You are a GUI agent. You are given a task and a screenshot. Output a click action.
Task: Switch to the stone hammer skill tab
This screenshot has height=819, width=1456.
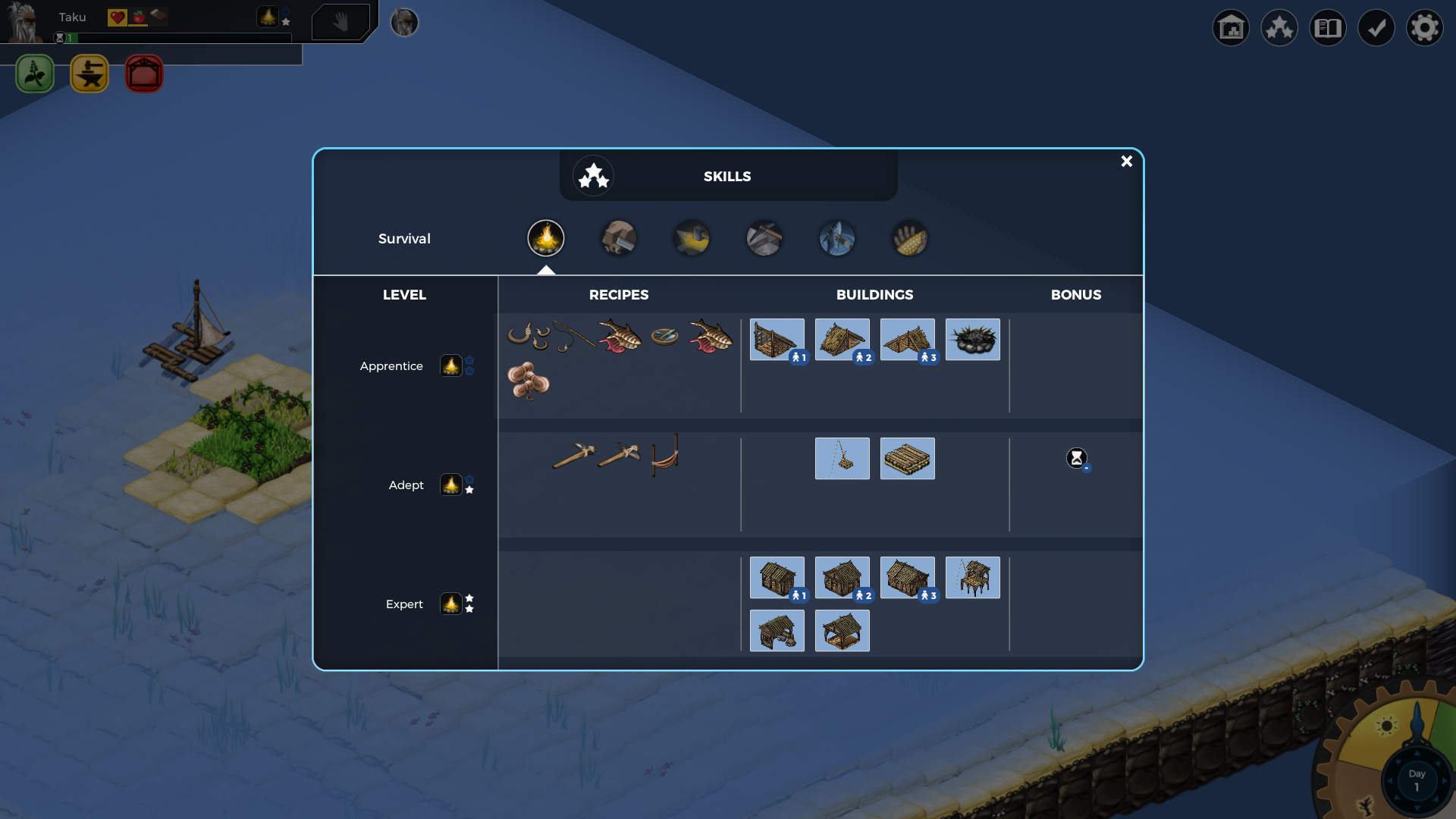(x=619, y=238)
